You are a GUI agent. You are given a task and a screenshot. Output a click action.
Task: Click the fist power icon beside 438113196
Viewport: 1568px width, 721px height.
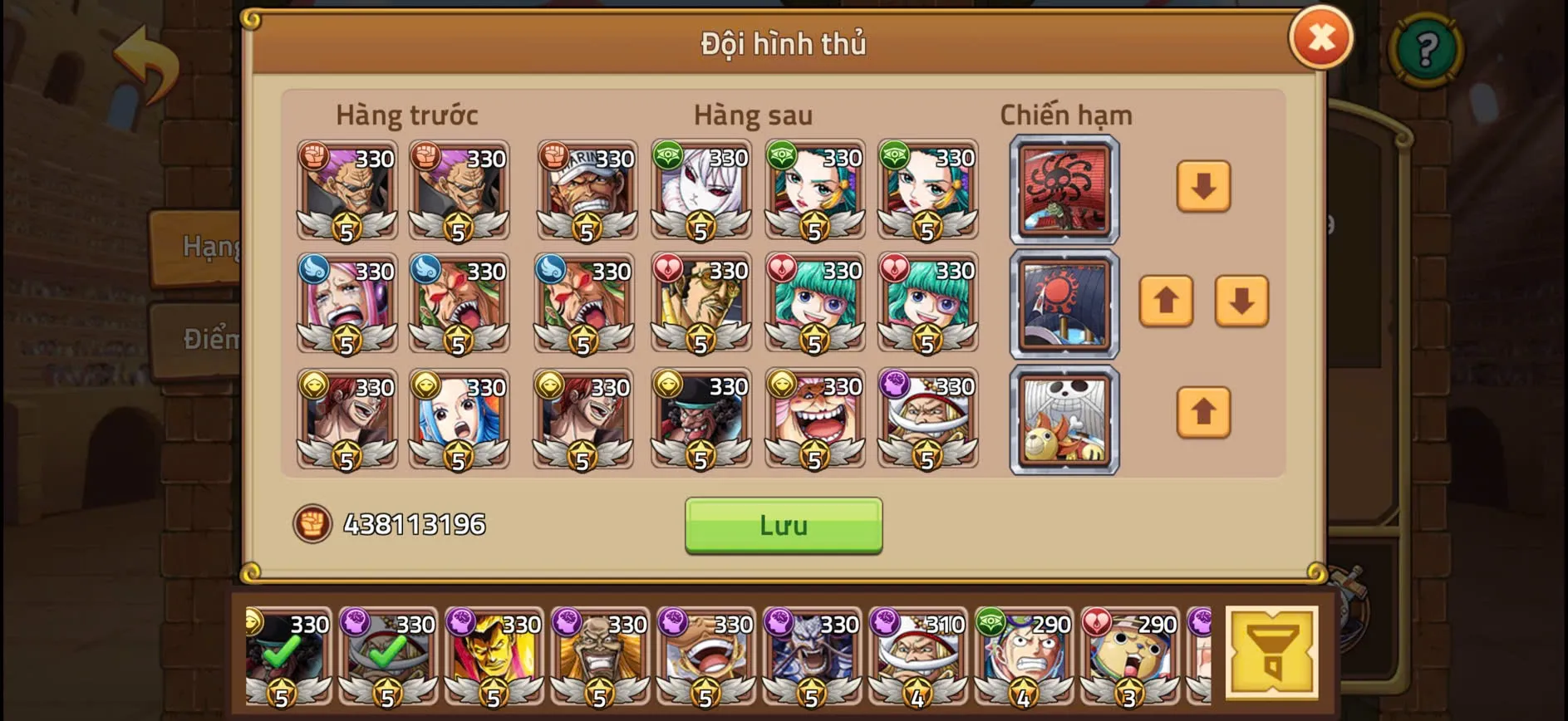[312, 524]
